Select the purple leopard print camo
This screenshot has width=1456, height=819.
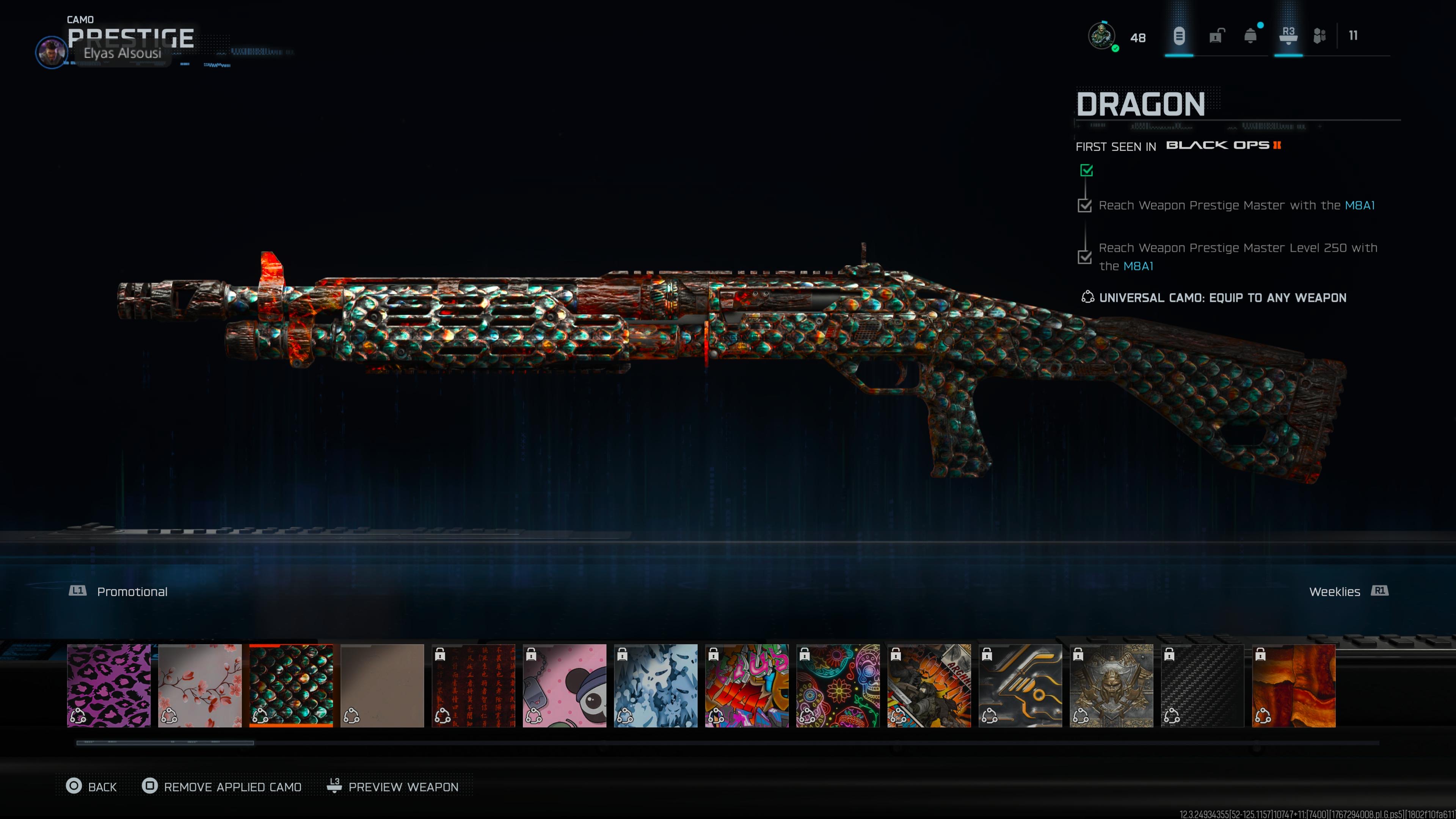(108, 685)
